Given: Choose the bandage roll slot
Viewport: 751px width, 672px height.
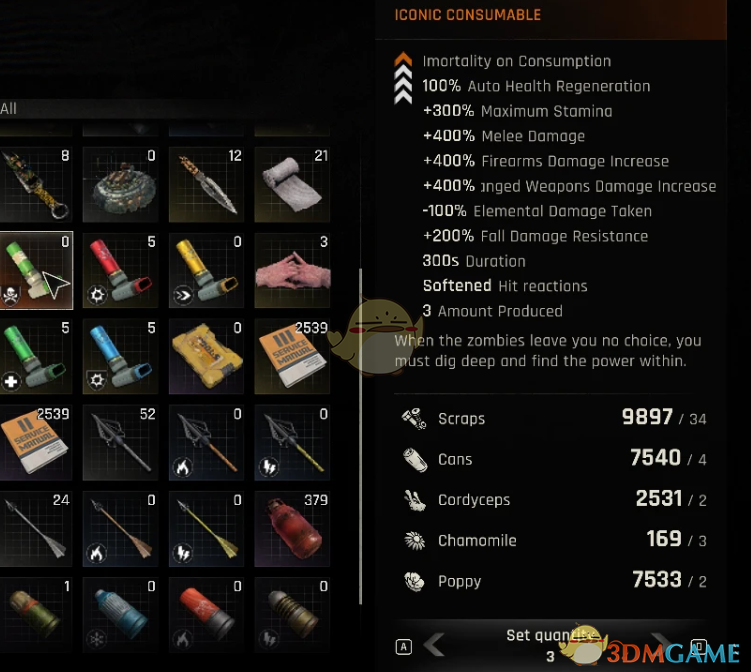Looking at the screenshot, I should click(291, 185).
